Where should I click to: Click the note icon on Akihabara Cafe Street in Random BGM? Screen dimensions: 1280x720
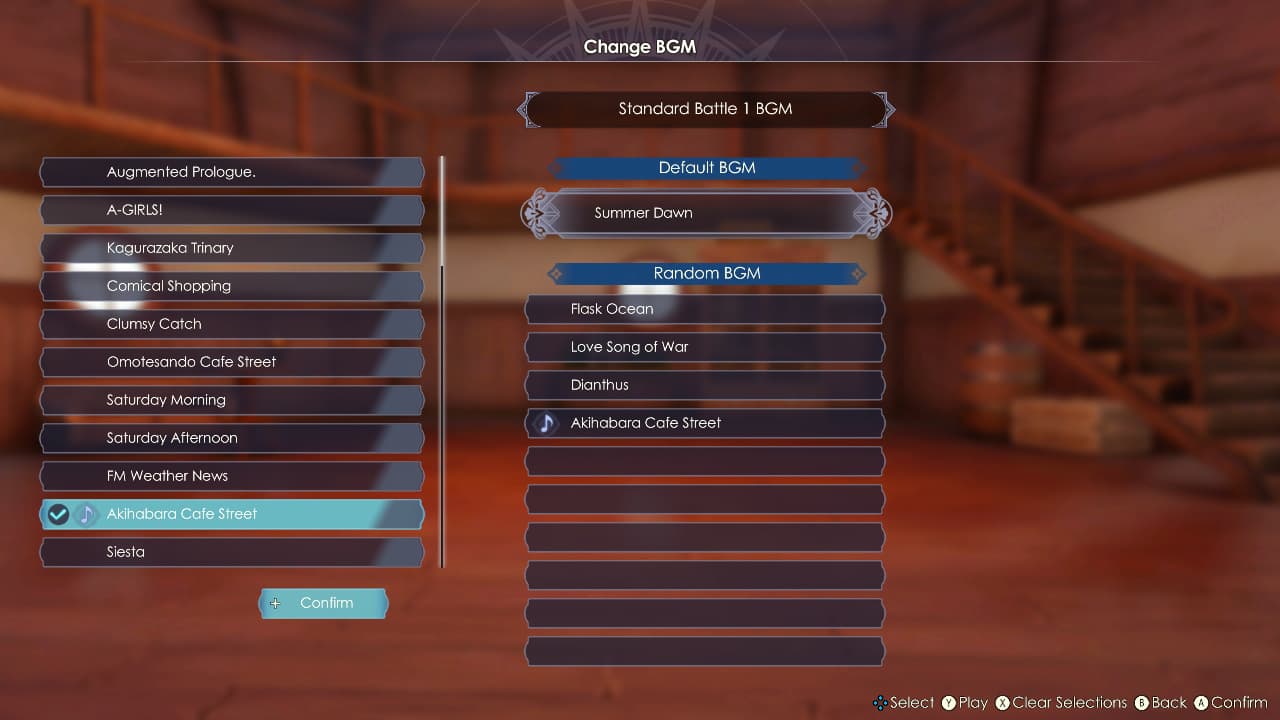[x=545, y=423]
